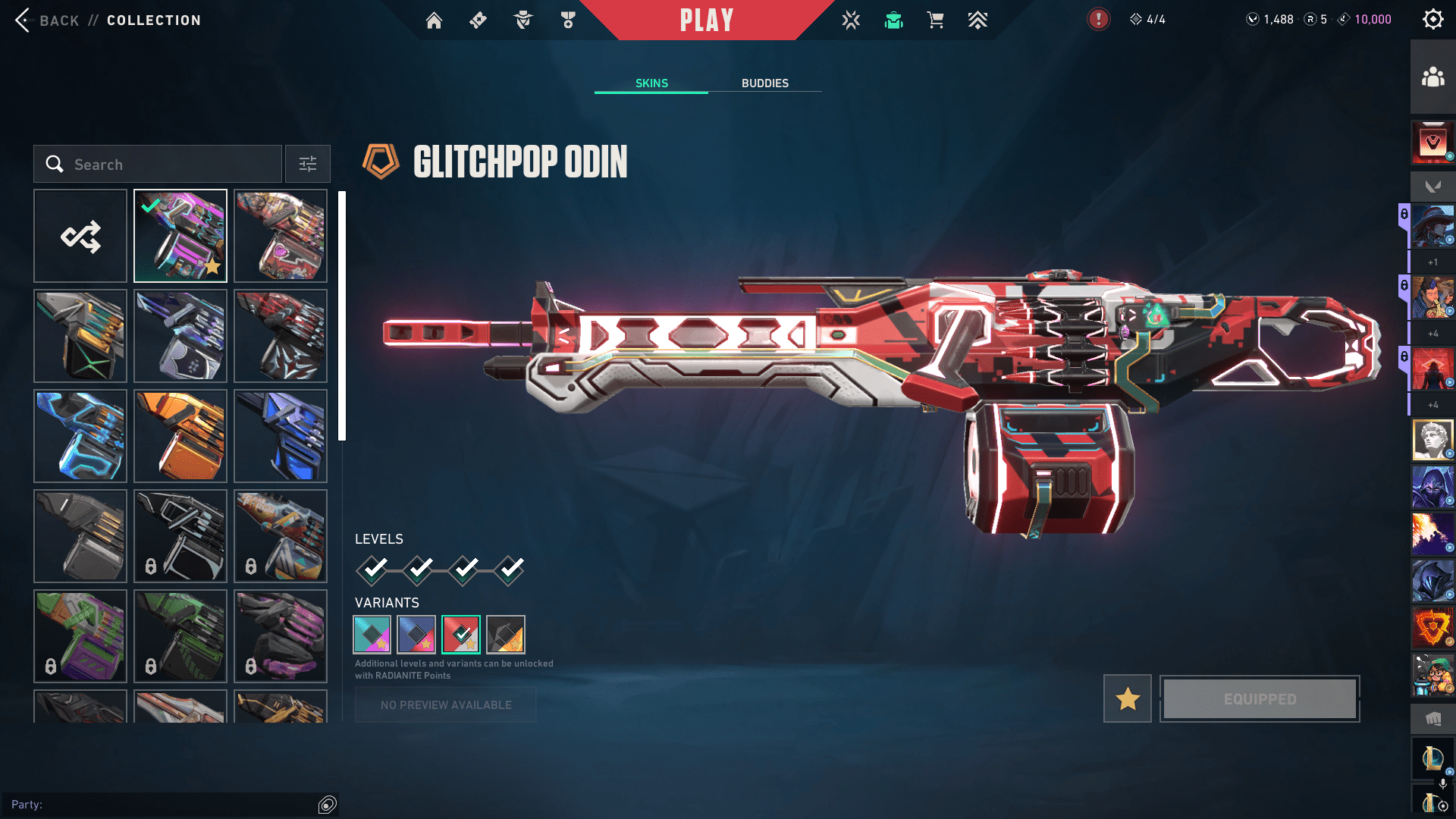1456x819 pixels.
Task: Switch to the Buddies tab
Action: pos(764,83)
